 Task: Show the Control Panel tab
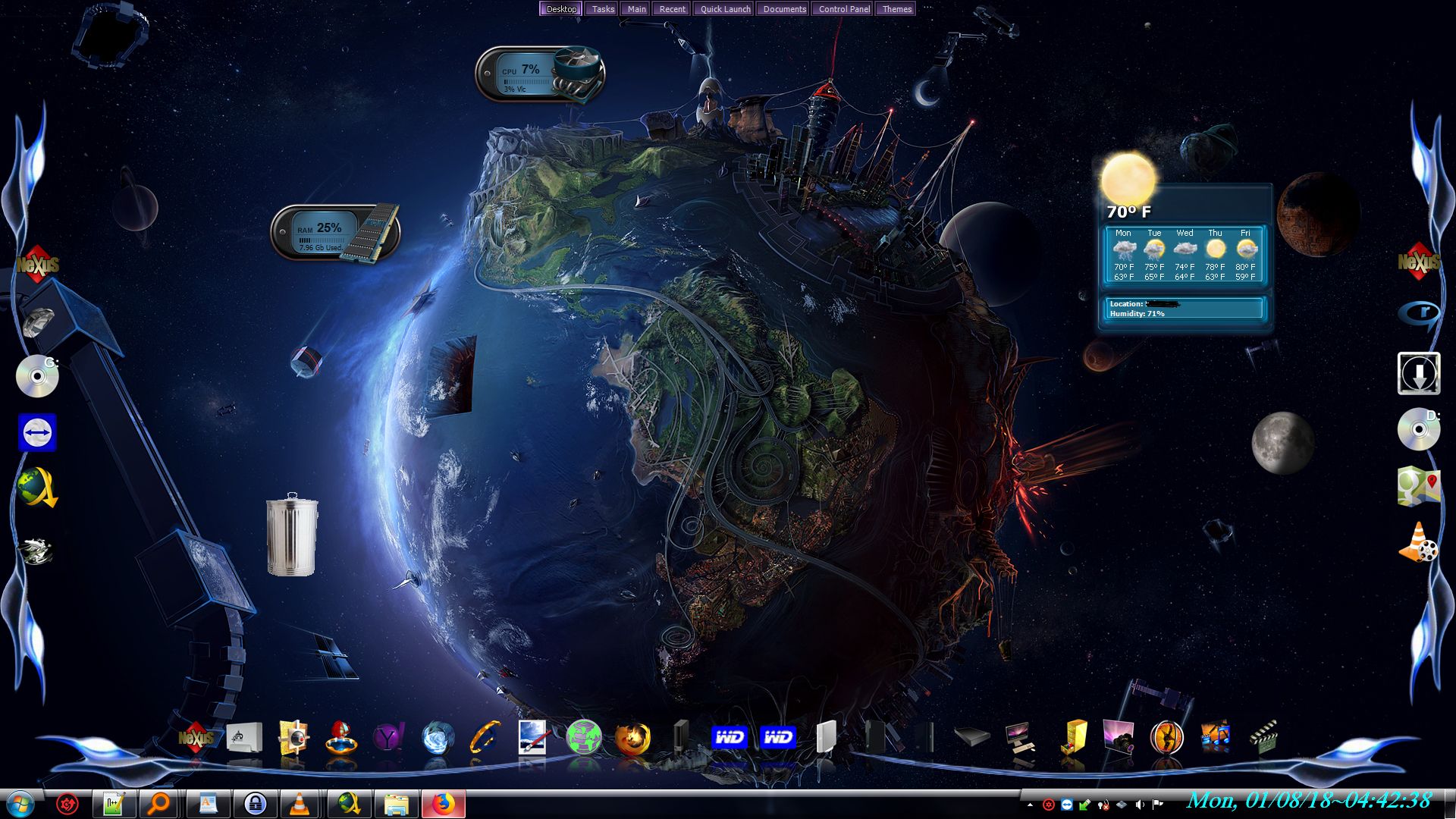point(843,9)
